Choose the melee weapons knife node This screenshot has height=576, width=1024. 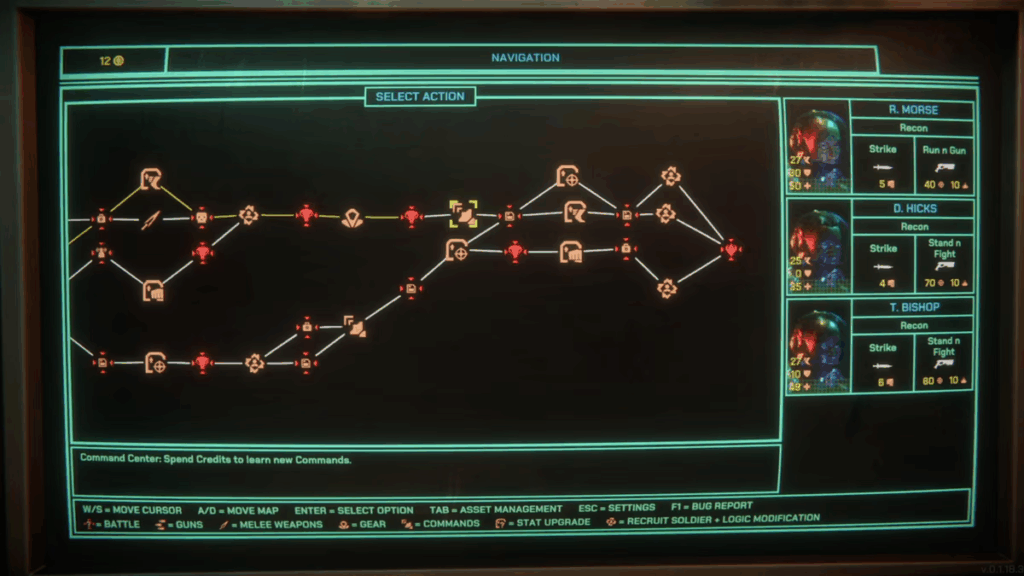click(150, 219)
